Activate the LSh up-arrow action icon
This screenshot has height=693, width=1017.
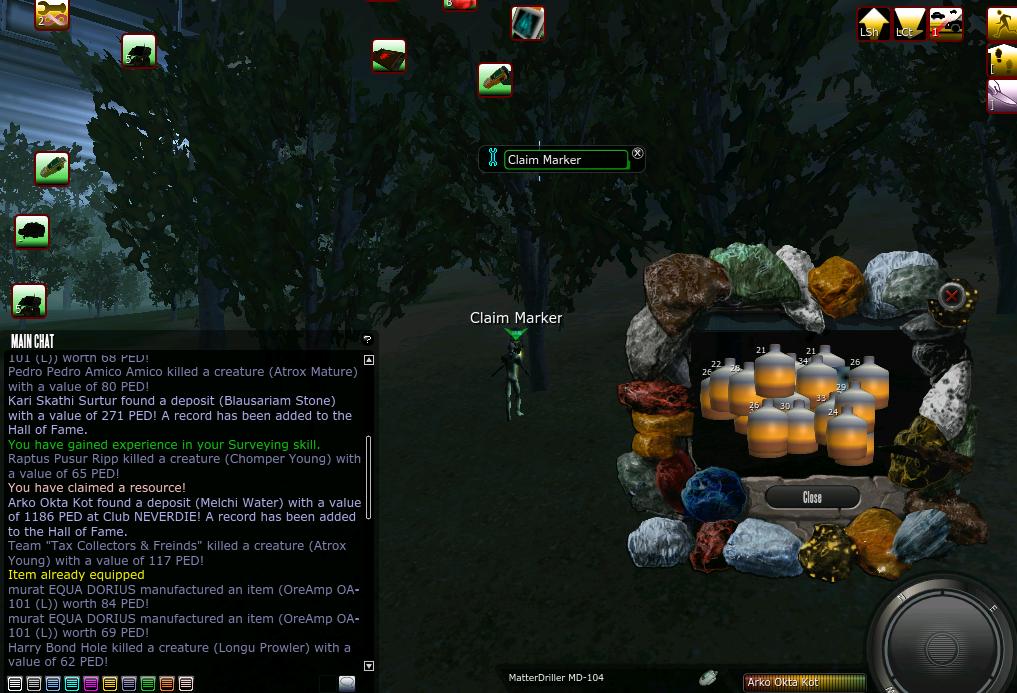[x=873, y=23]
